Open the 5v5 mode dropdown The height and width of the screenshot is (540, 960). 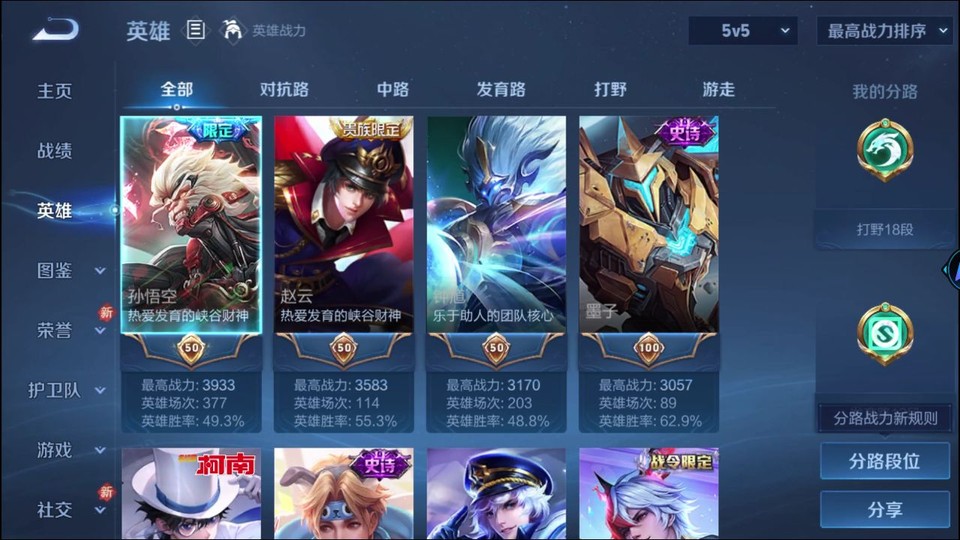click(742, 31)
